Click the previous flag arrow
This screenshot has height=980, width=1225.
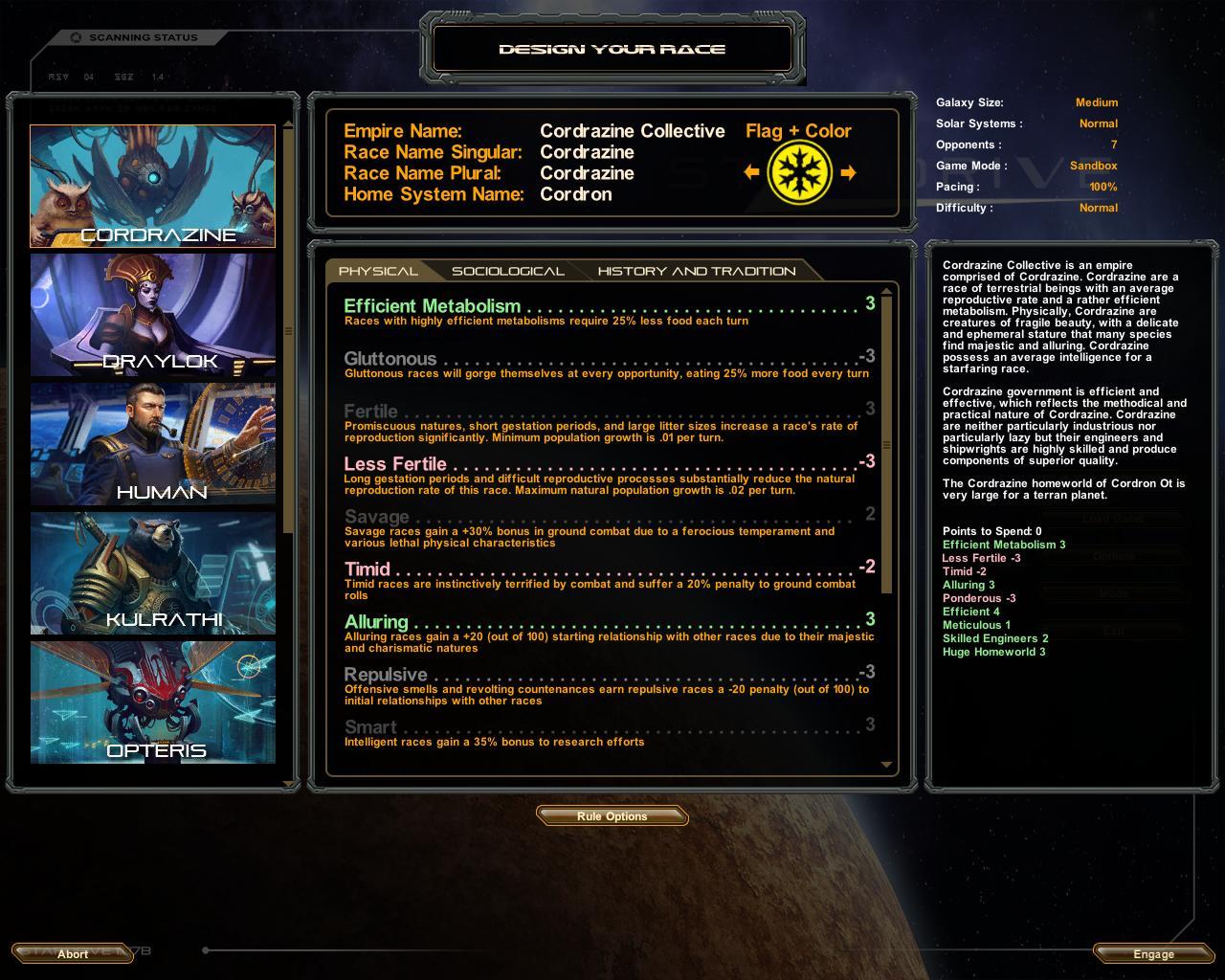(751, 172)
